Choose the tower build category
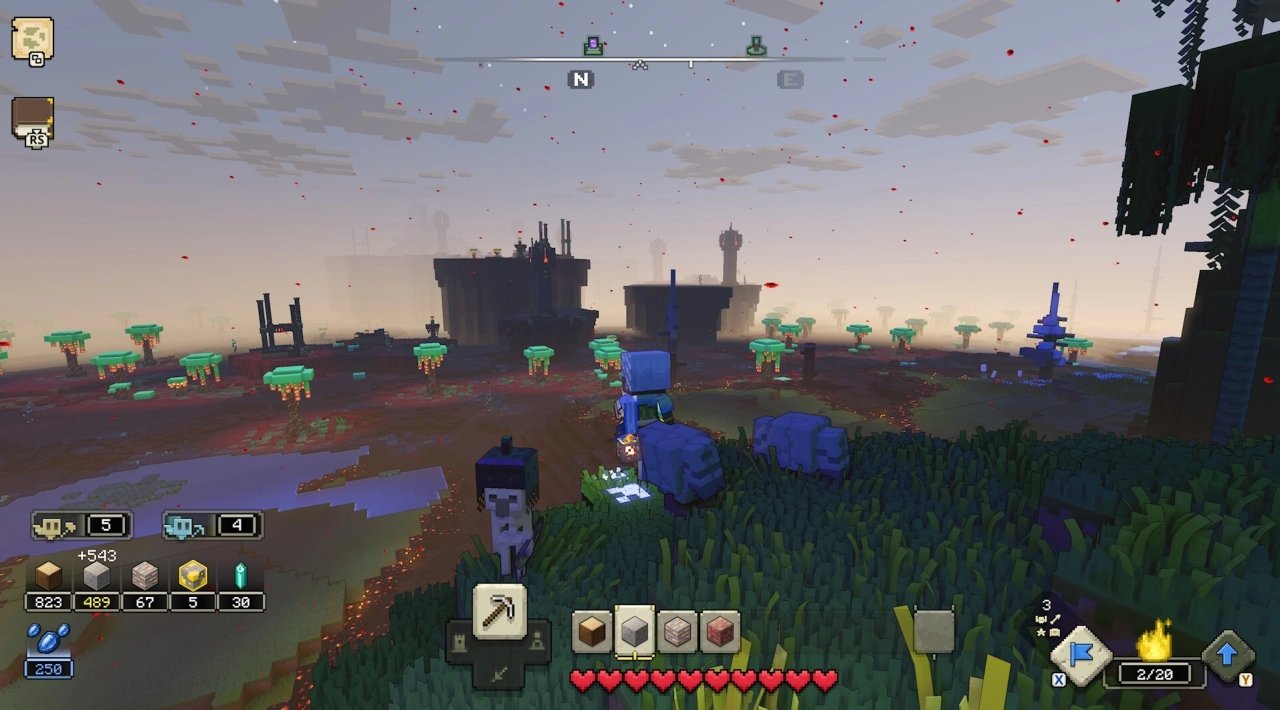 pyautogui.click(x=459, y=641)
